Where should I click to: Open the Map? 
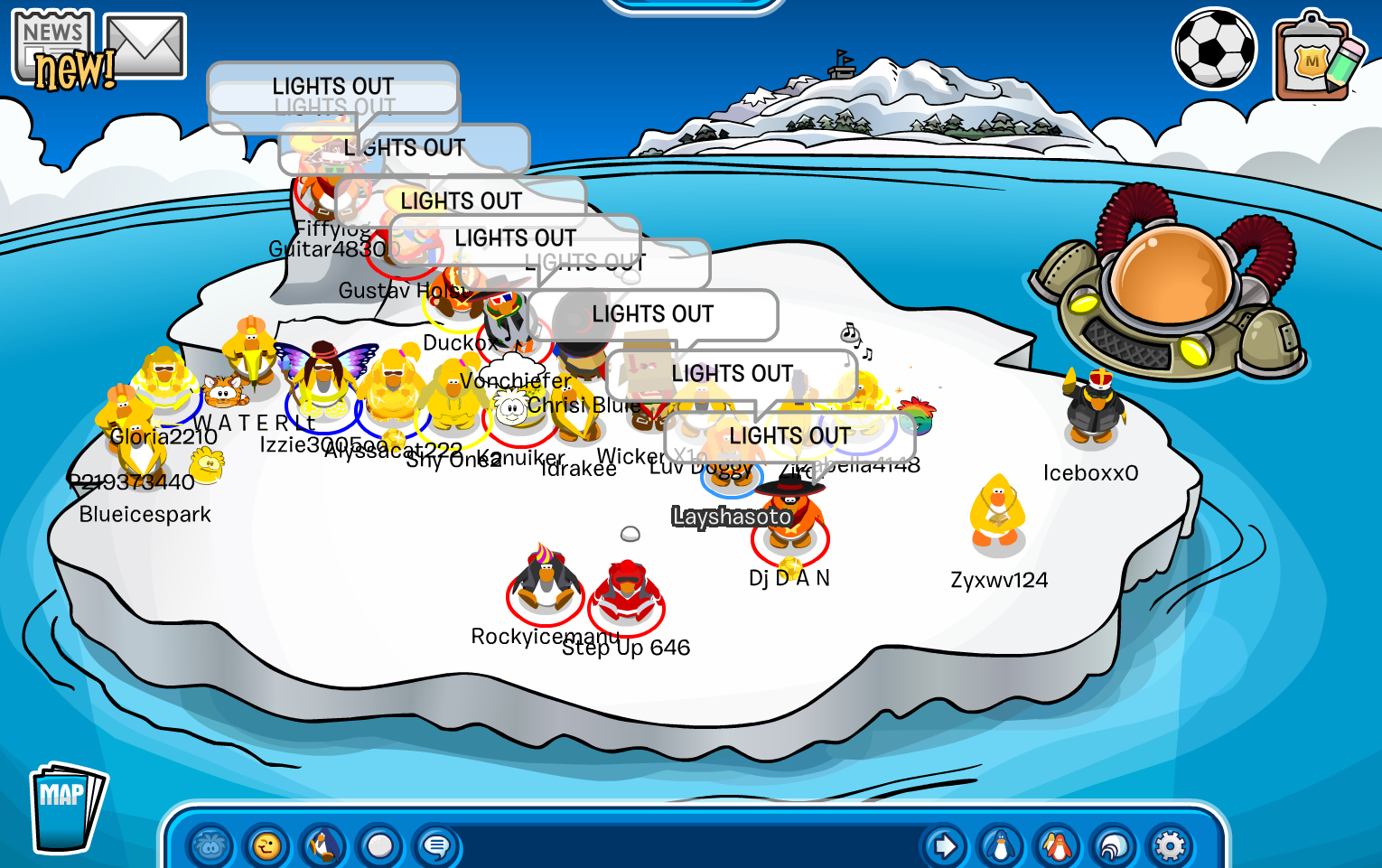65,807
